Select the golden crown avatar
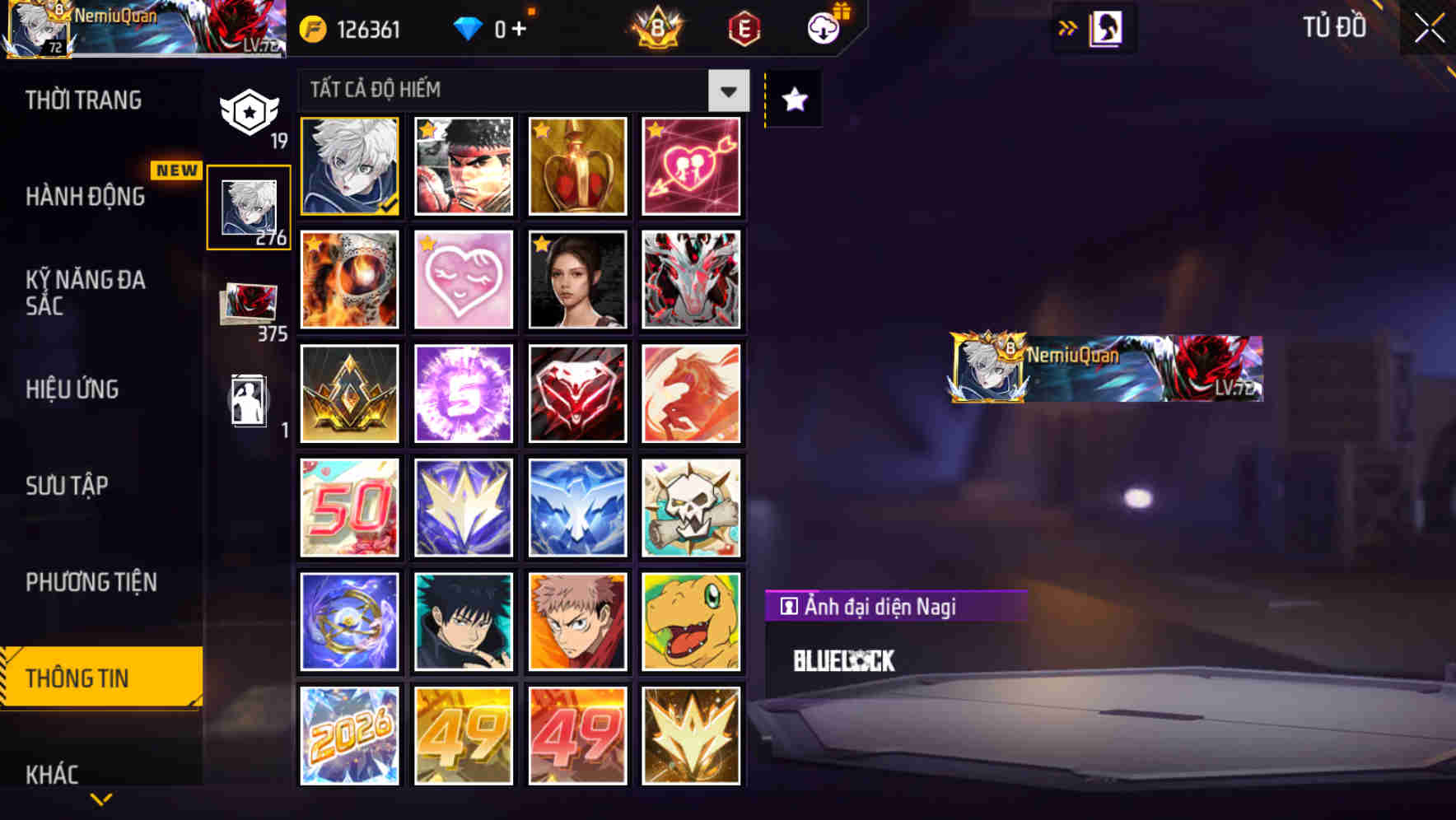 pyautogui.click(x=577, y=166)
